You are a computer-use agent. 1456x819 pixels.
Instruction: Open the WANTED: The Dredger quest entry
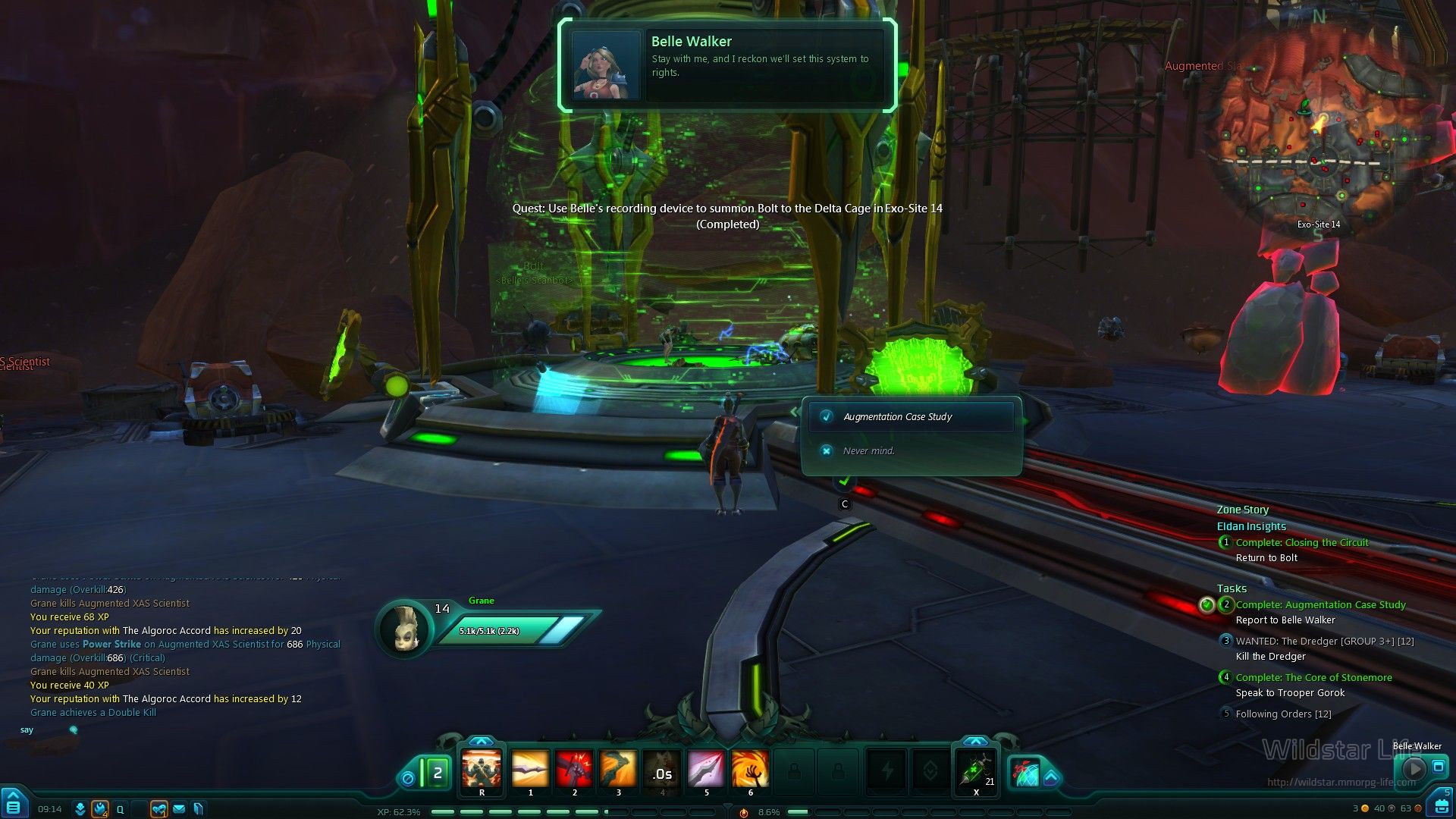(1324, 642)
